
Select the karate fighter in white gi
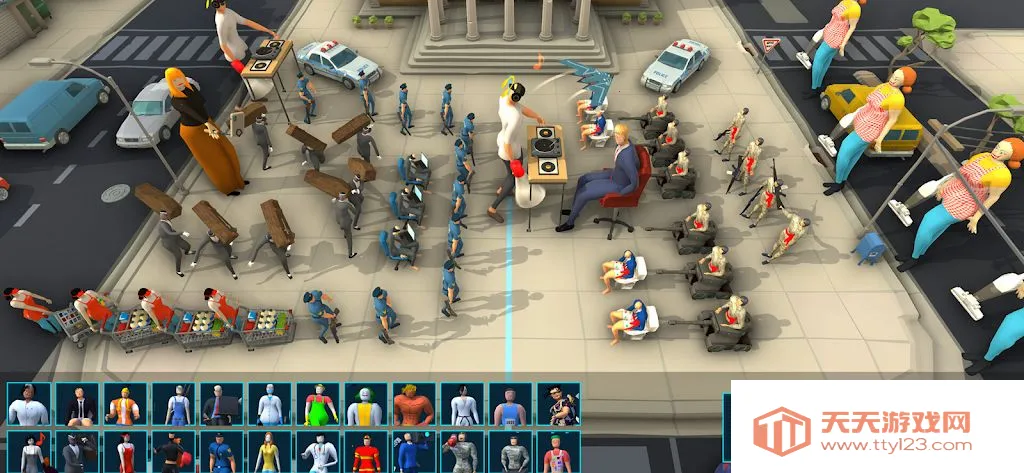coord(462,405)
